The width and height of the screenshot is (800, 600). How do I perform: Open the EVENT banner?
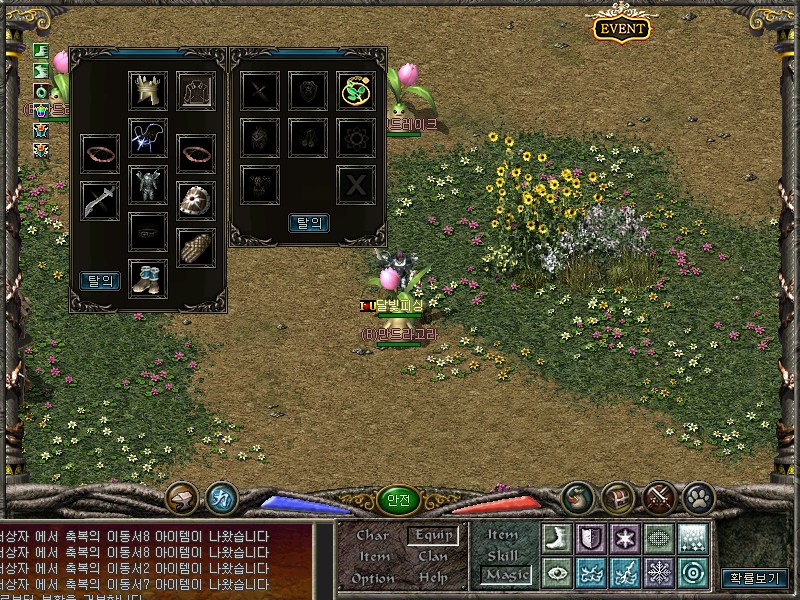(x=621, y=28)
